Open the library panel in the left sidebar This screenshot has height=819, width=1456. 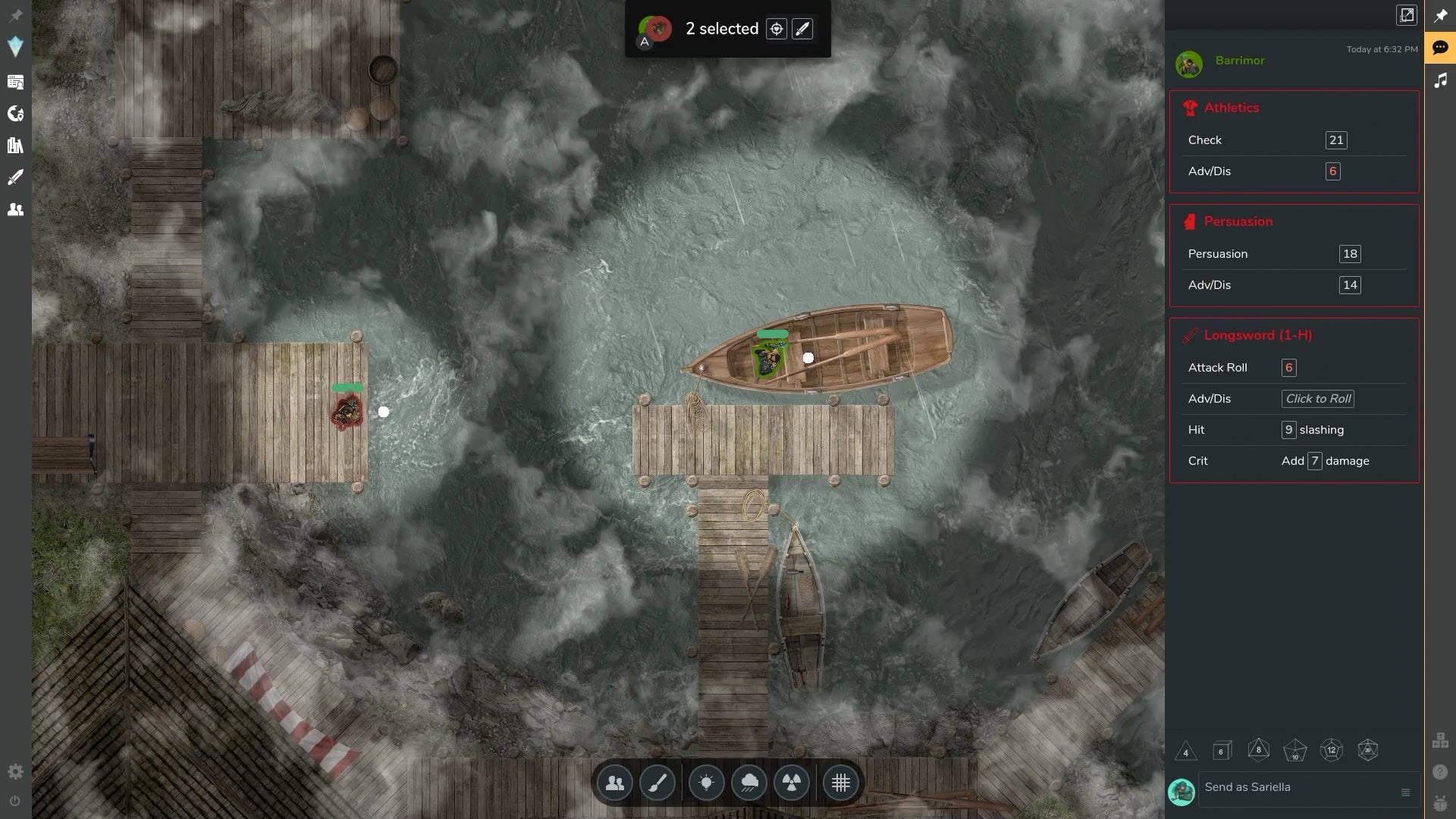pos(16,146)
